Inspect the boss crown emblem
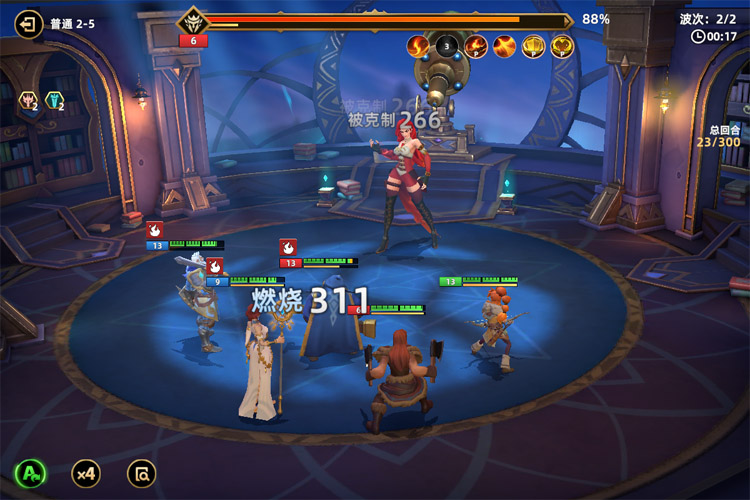750x500 pixels. pyautogui.click(x=191, y=21)
